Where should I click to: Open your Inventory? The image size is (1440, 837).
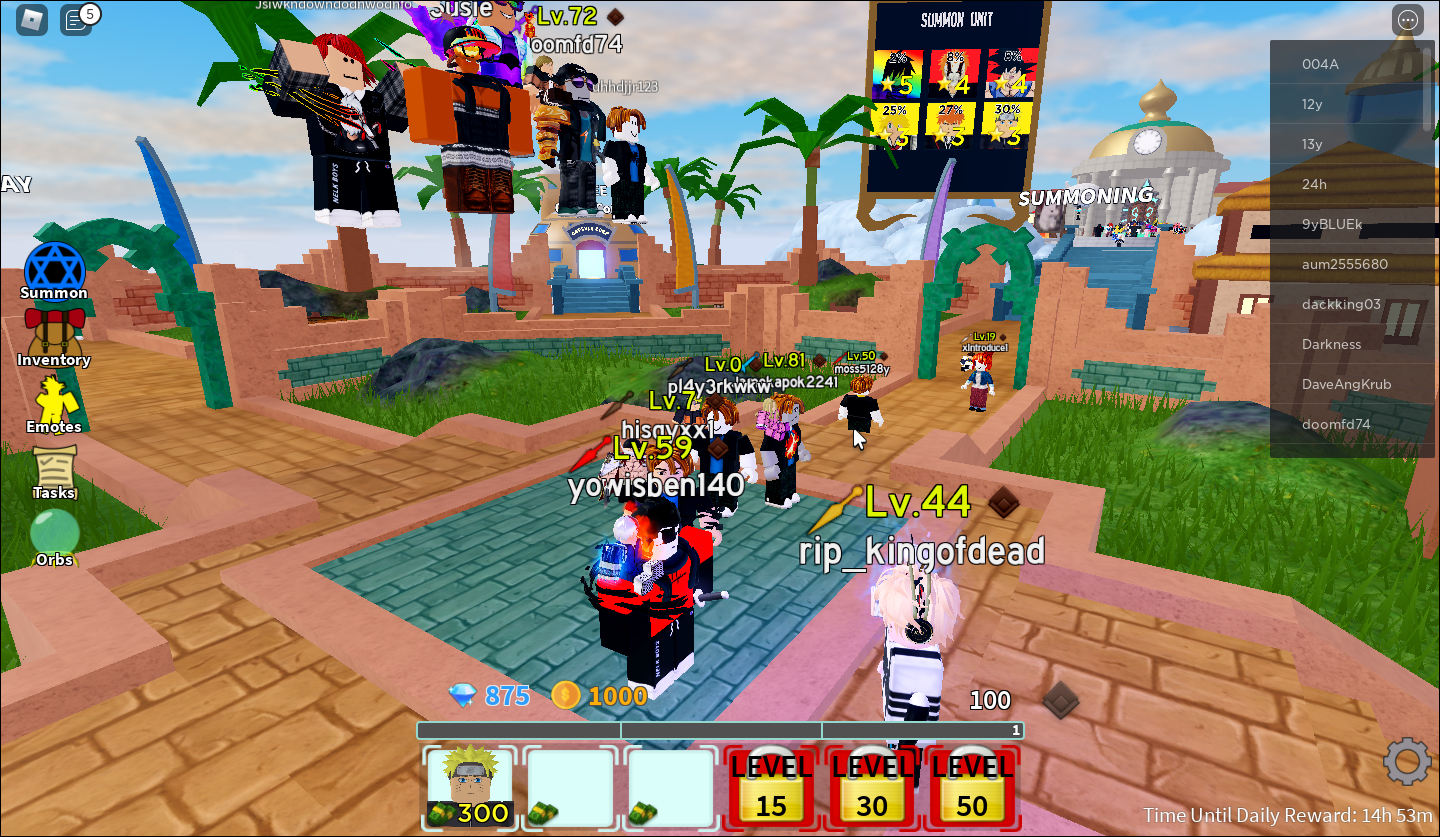coord(54,333)
